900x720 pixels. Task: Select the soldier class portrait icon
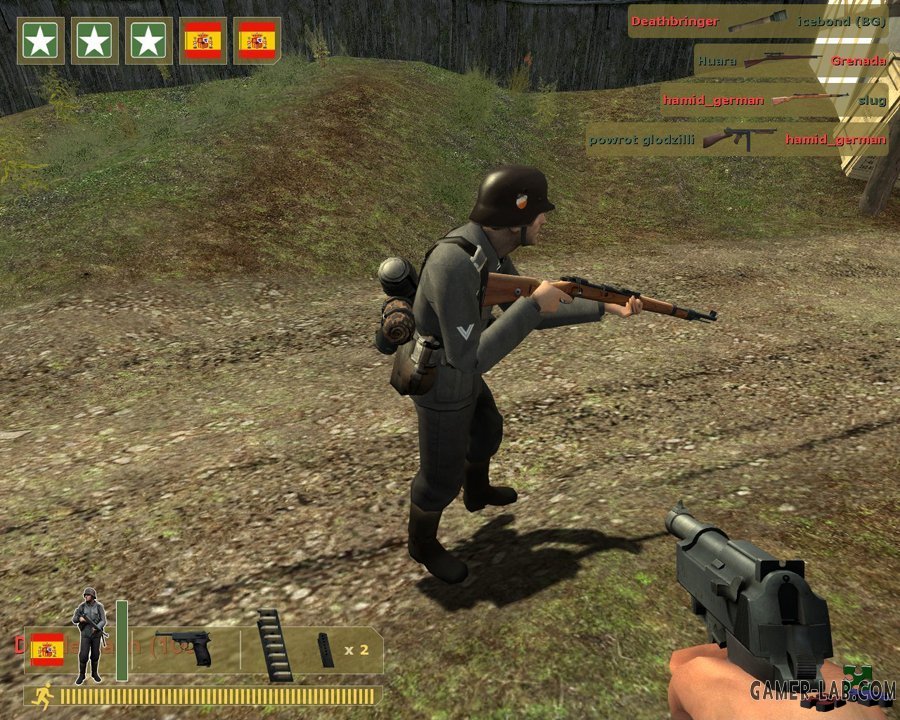(x=89, y=635)
